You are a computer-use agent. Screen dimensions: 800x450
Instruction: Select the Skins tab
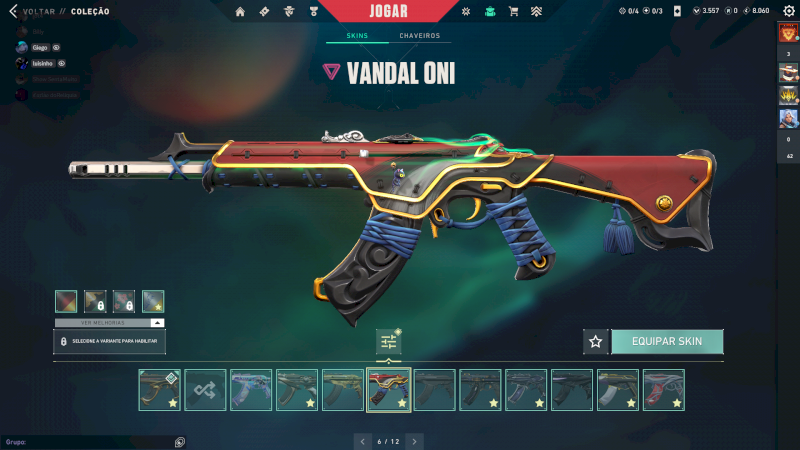pyautogui.click(x=357, y=36)
